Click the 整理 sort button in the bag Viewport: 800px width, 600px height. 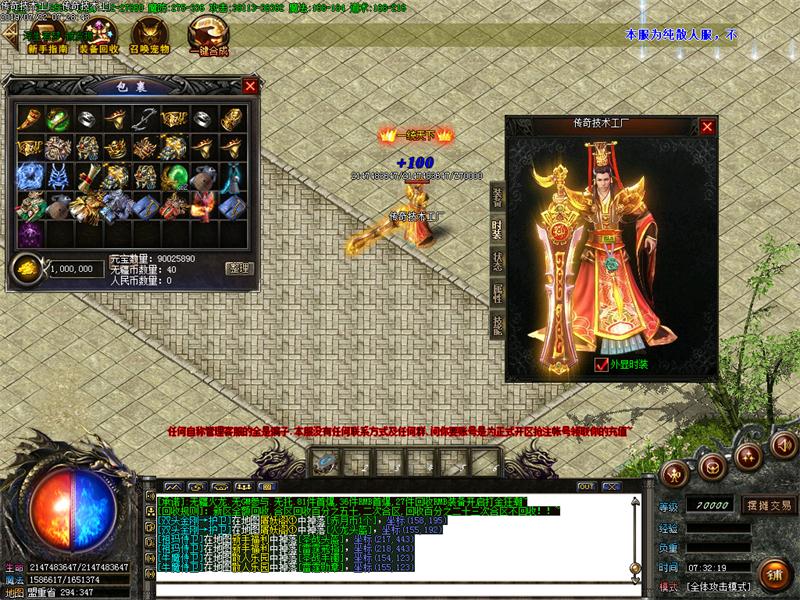click(239, 268)
